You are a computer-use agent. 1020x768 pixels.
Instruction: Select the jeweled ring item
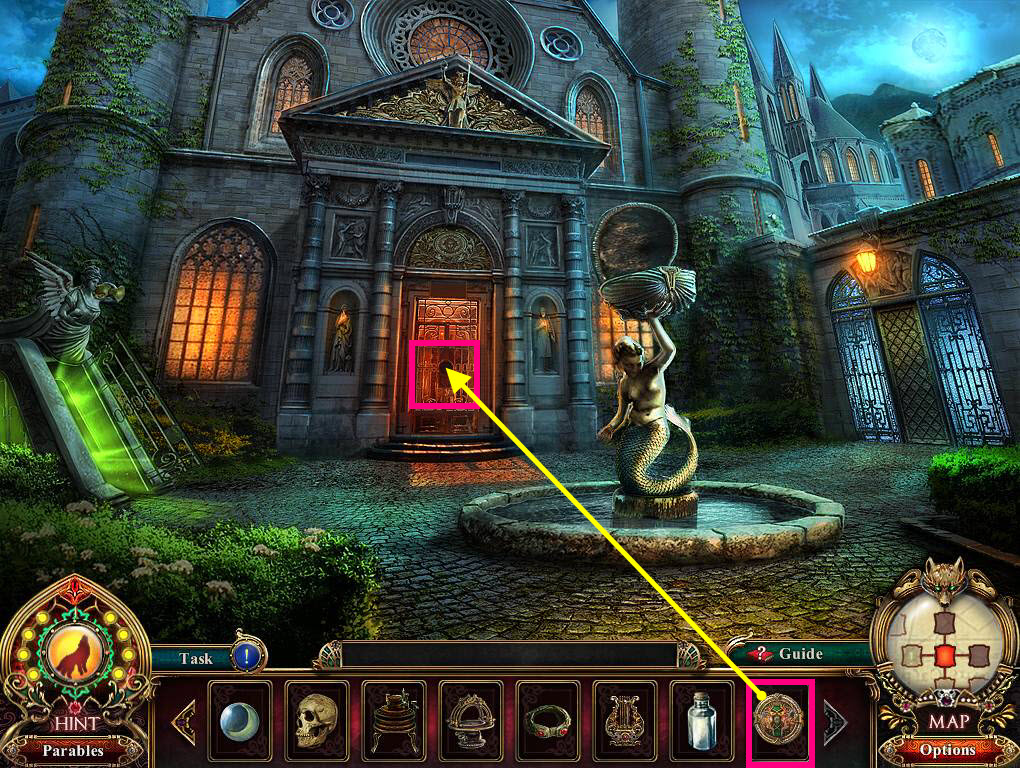coord(547,720)
